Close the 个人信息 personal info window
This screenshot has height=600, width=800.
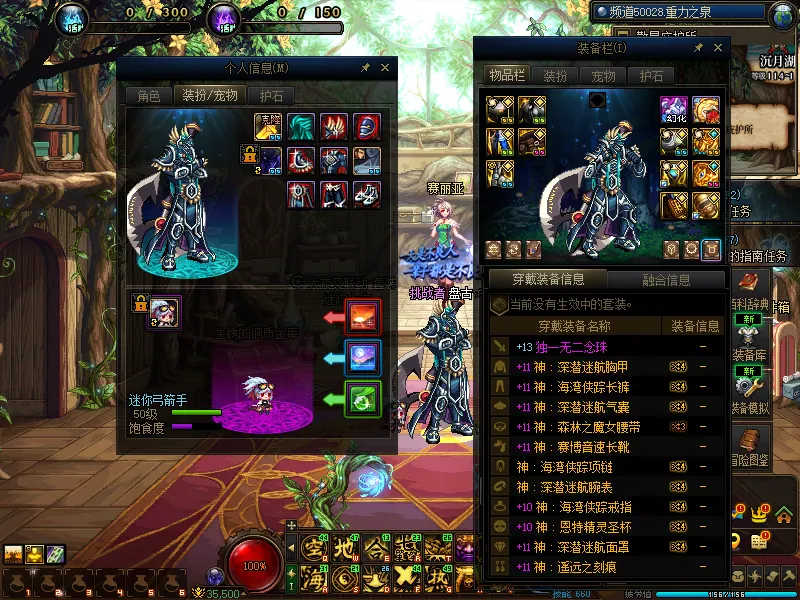[384, 68]
